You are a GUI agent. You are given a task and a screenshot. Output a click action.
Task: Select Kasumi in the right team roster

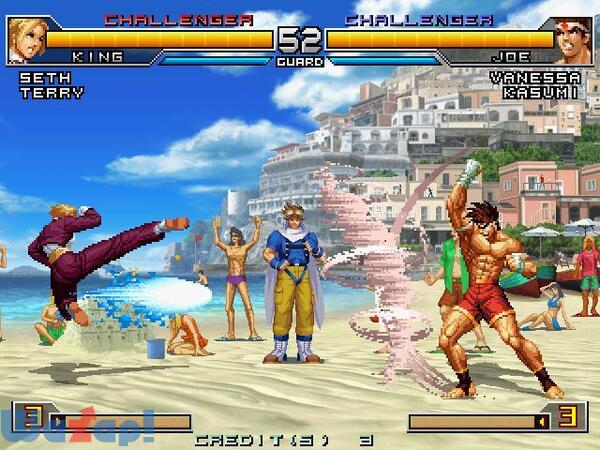[541, 93]
